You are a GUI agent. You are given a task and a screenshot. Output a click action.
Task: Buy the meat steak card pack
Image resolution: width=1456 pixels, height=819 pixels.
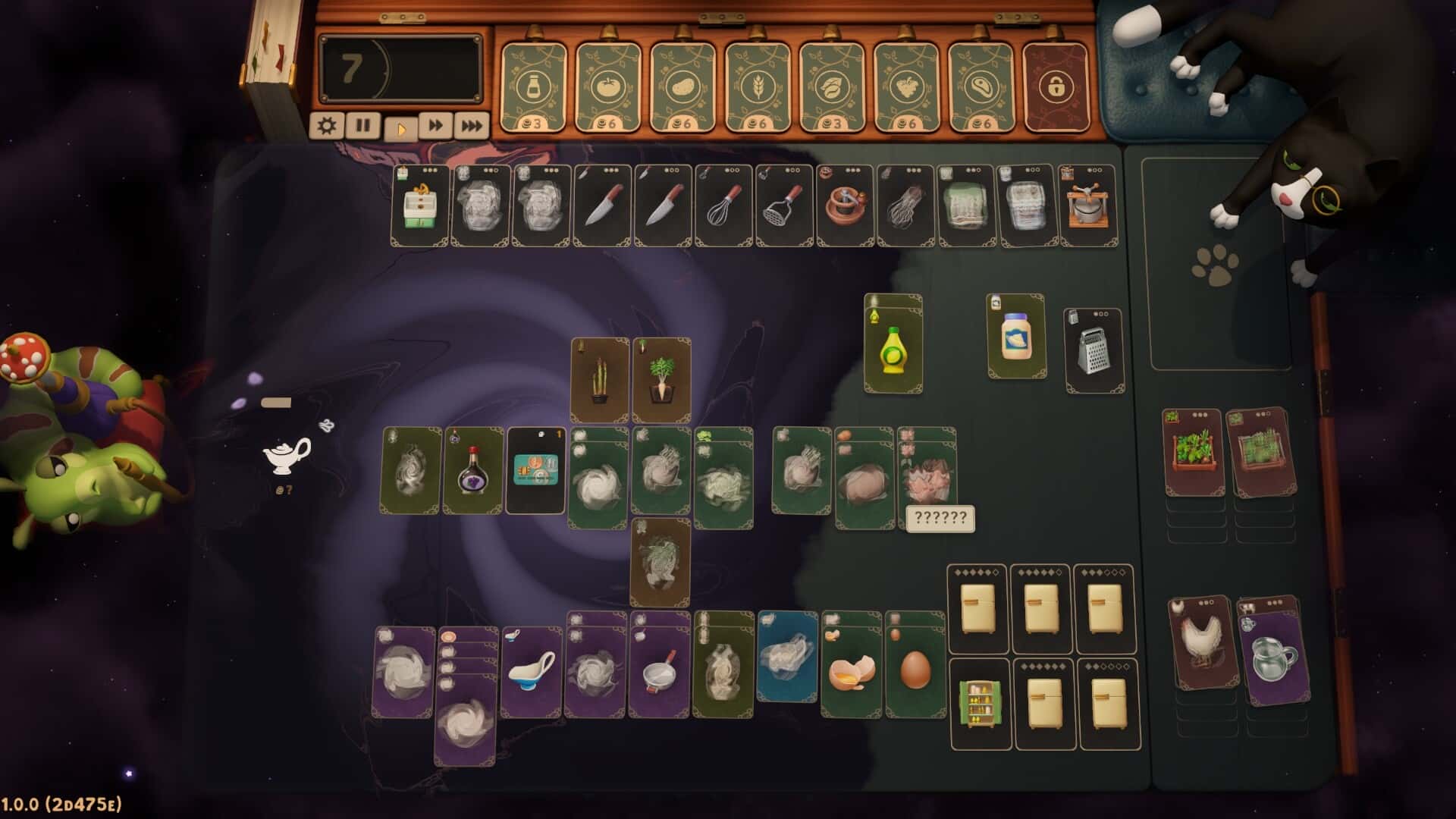(980, 86)
